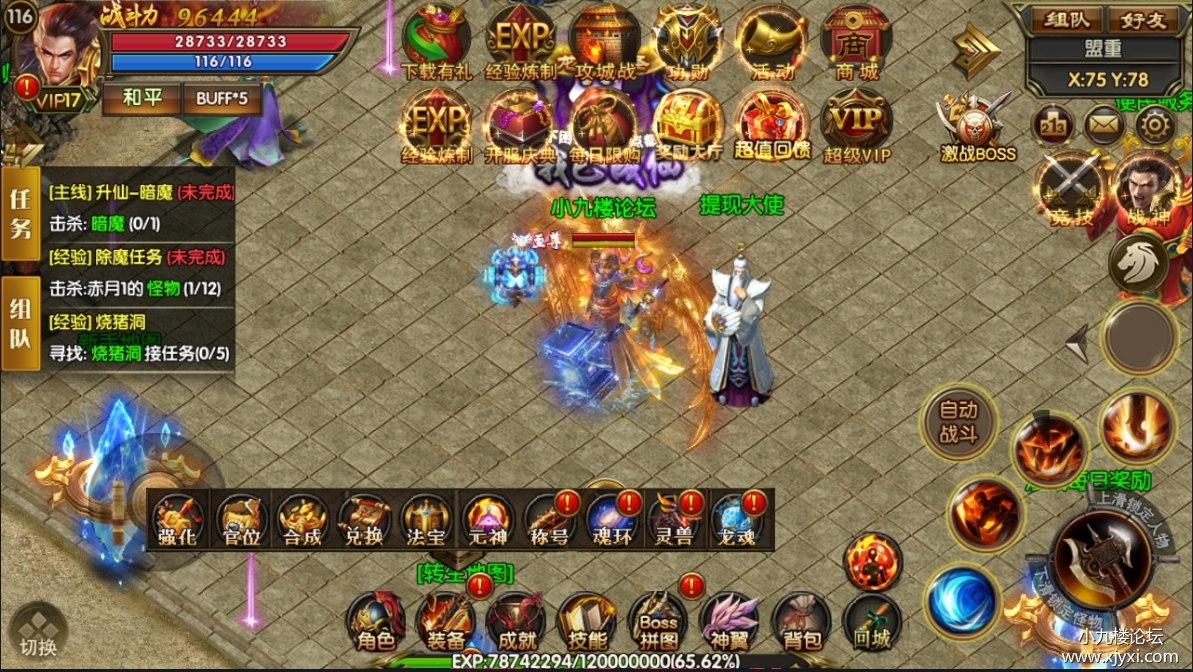The width and height of the screenshot is (1193, 672).
Task: Use the 回城 return-to-town button
Action: (x=872, y=622)
